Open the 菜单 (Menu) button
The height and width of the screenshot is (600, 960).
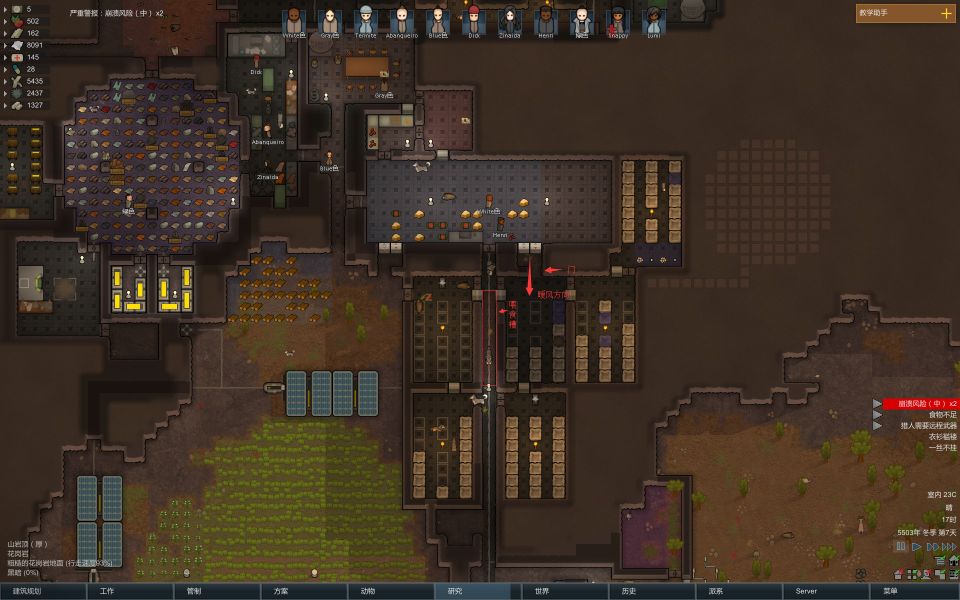[890, 591]
